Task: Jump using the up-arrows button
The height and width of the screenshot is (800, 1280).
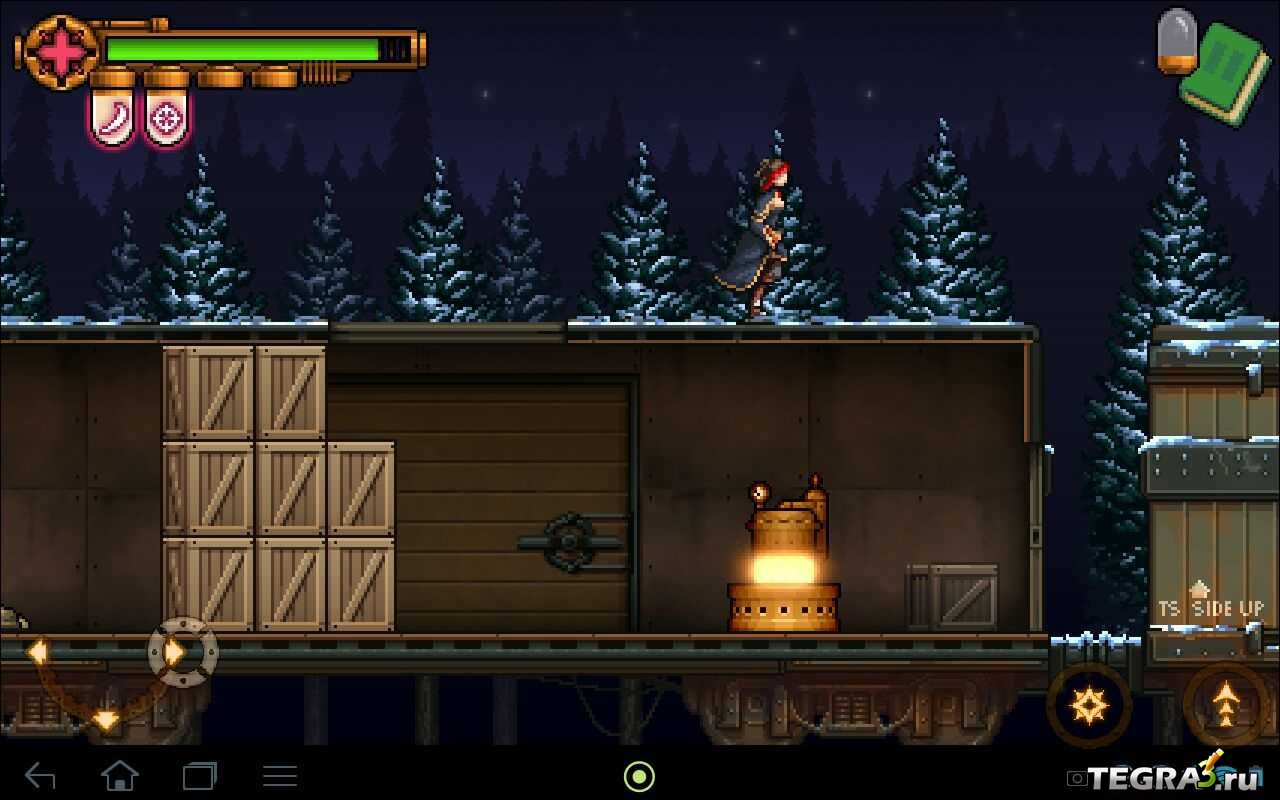Action: click(1225, 706)
